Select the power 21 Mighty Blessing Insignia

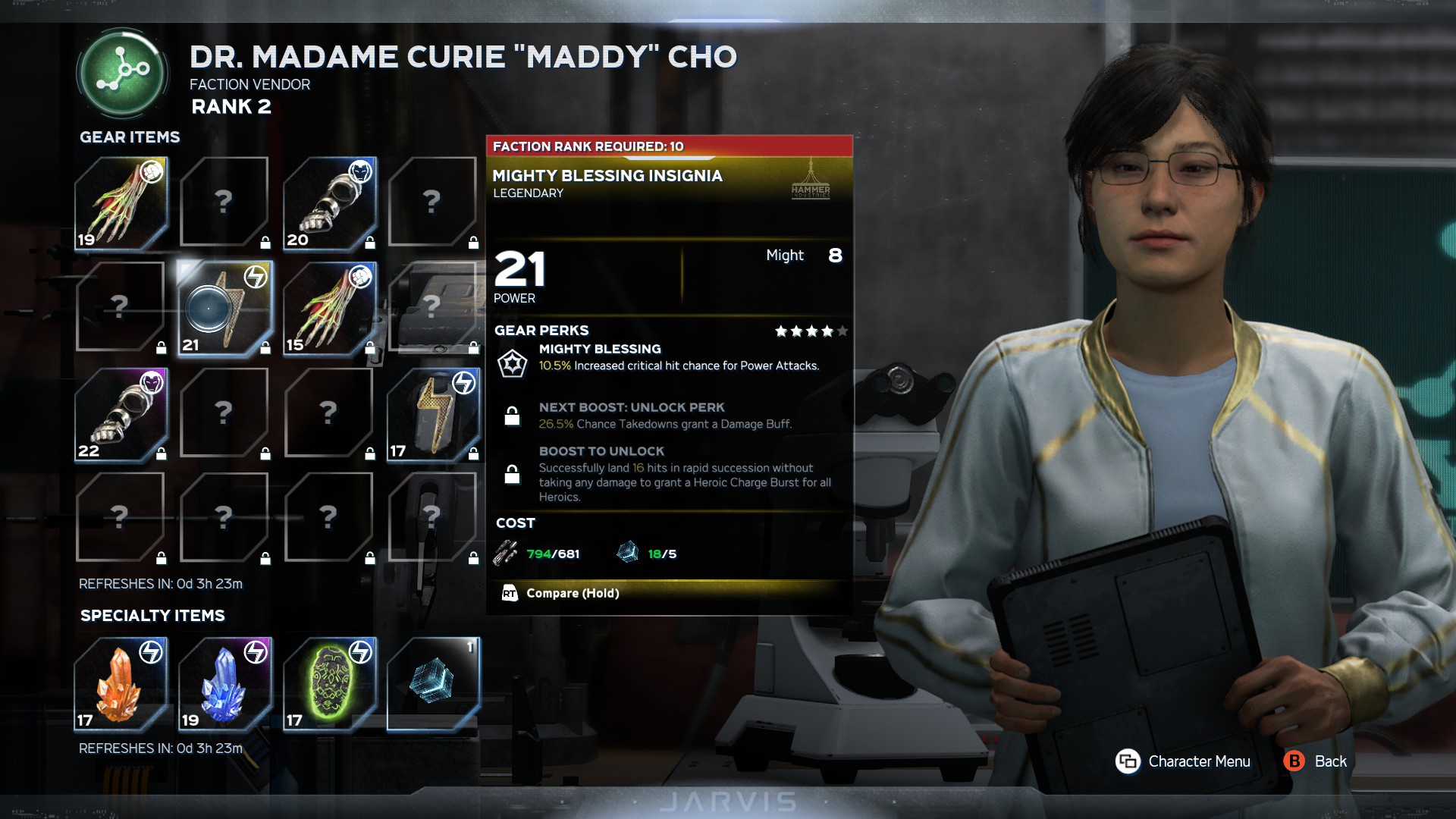coord(224,309)
